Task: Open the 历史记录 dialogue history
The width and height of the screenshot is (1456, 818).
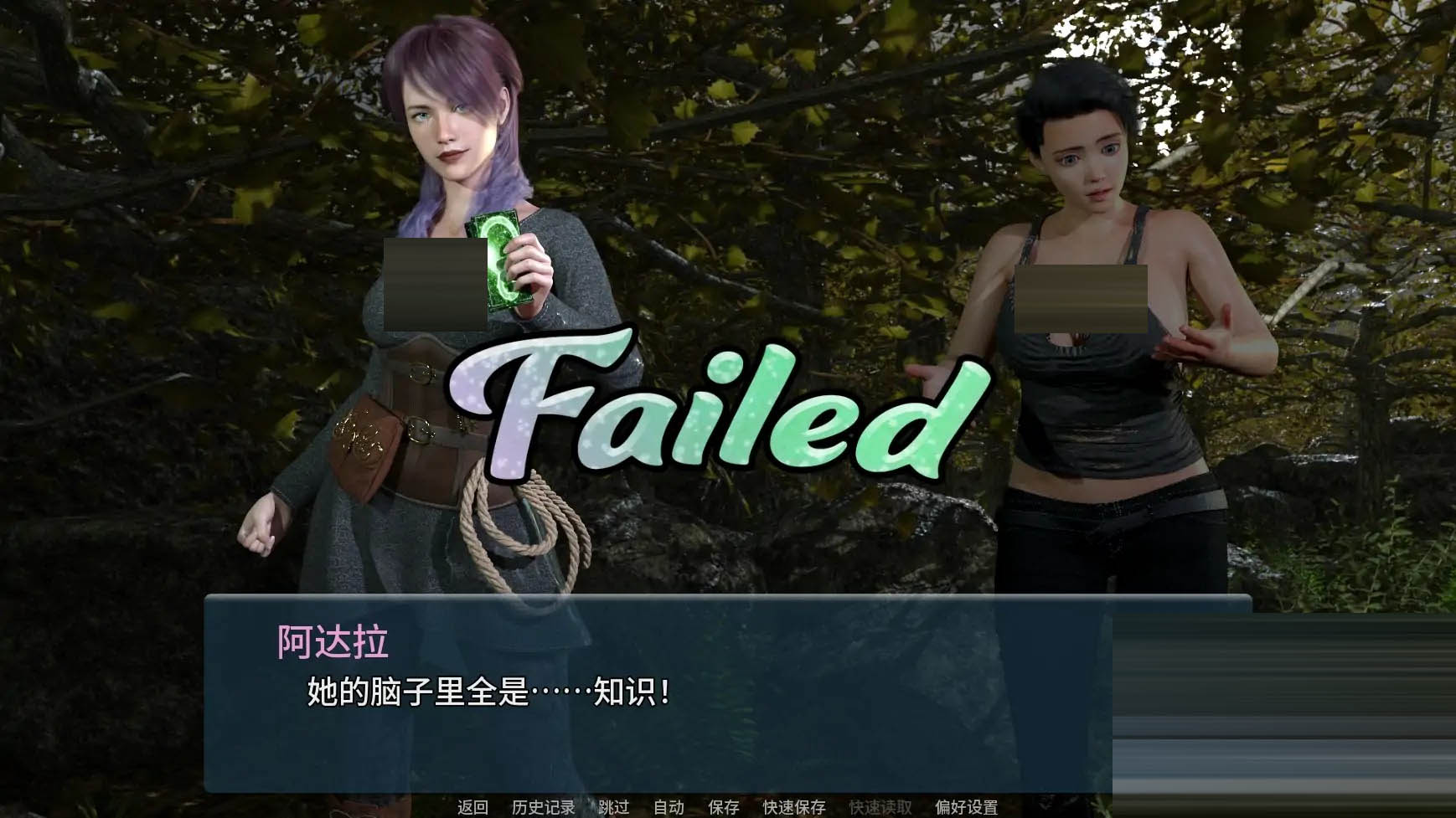Action: [543, 806]
